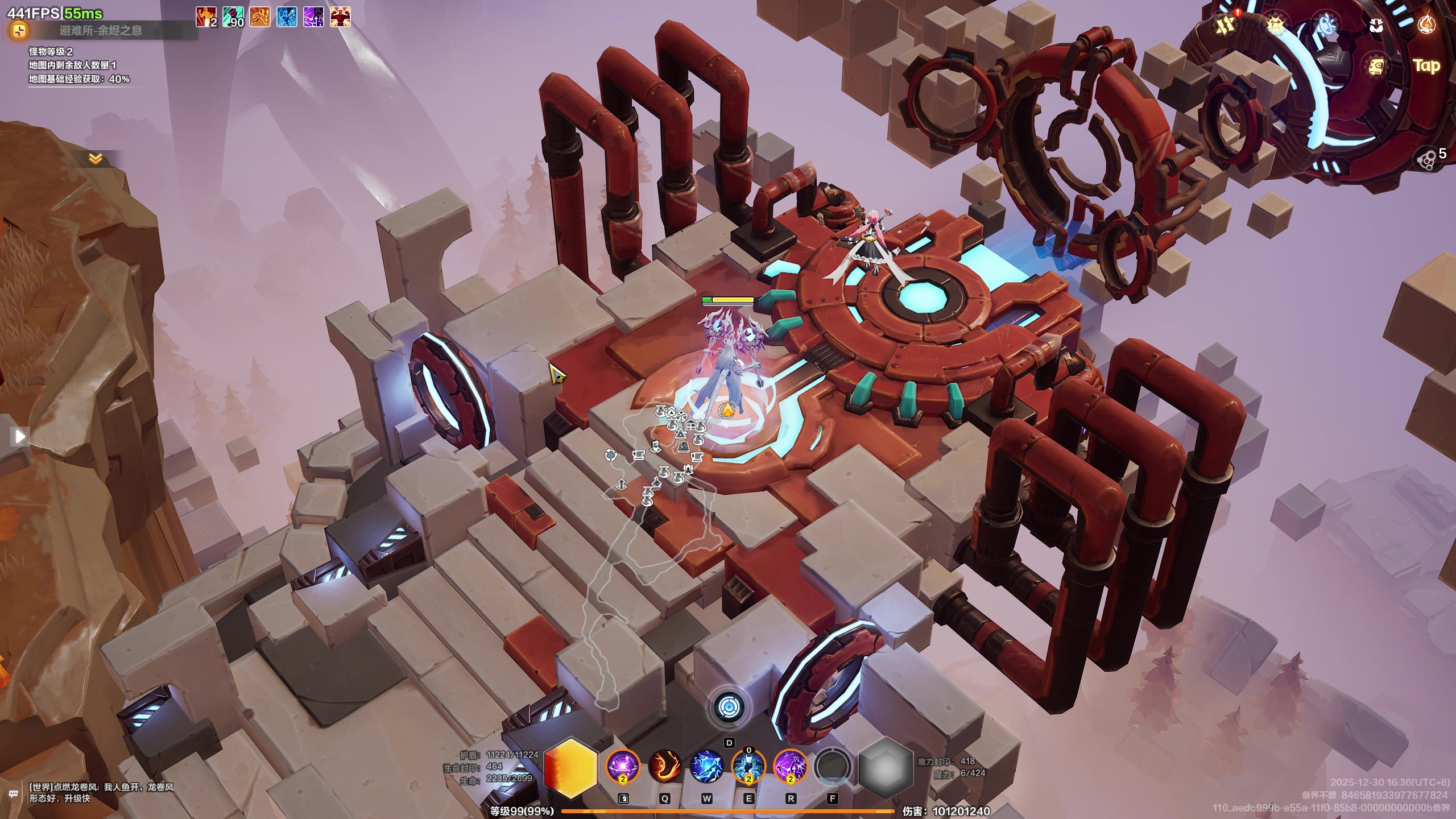
Task: Toggle the round gold map button beside area name
Action: (x=19, y=30)
